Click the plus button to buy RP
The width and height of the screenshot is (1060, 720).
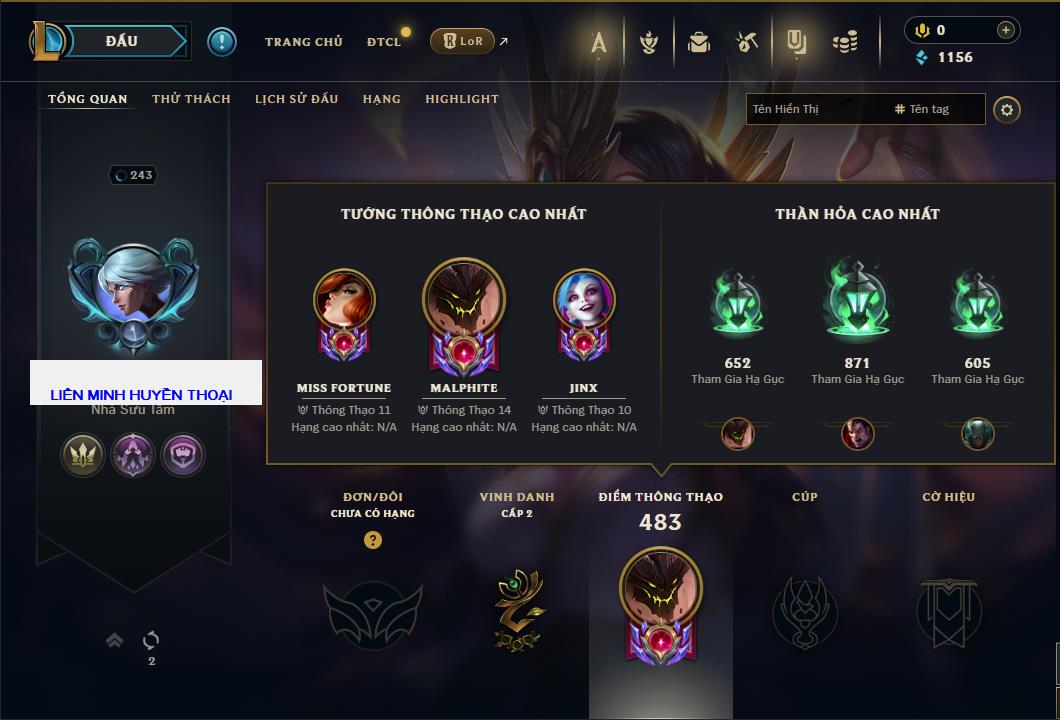click(1005, 30)
